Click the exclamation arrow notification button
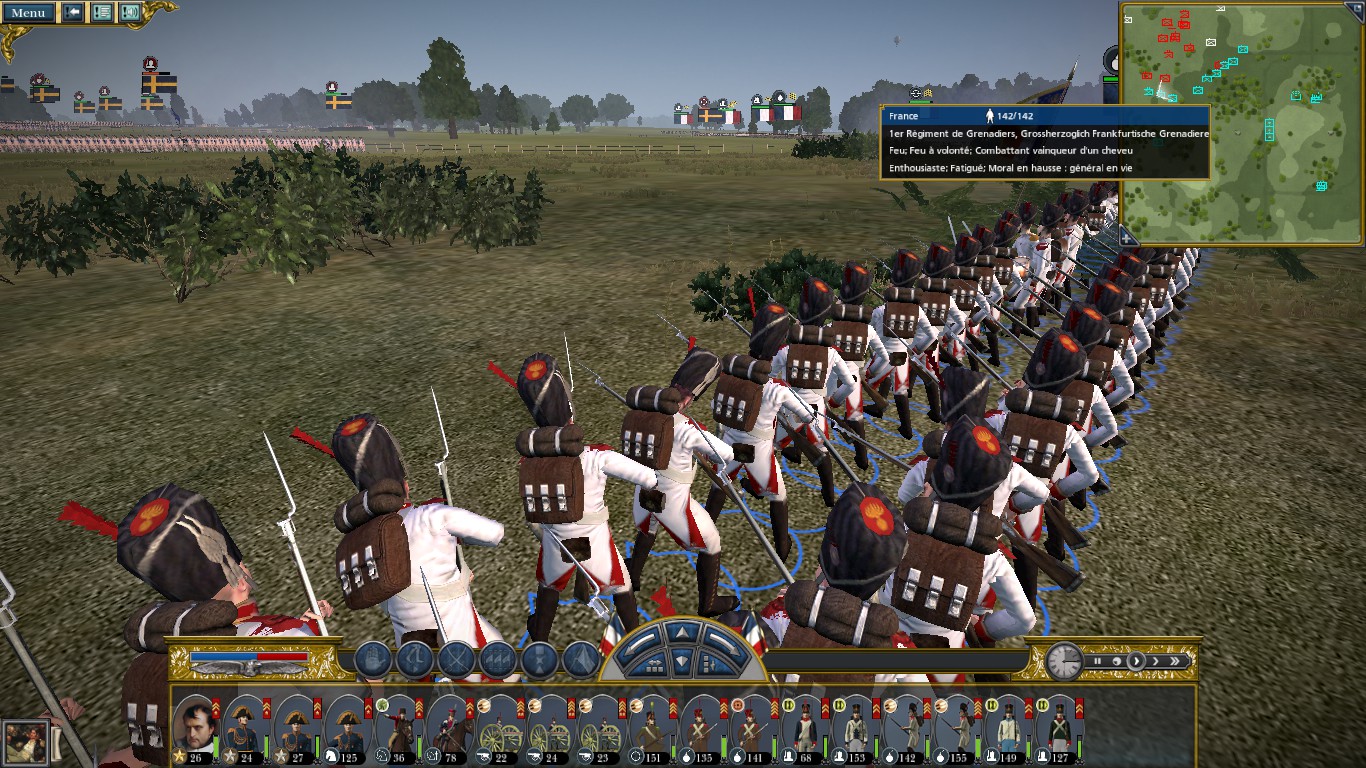This screenshot has height=768, width=1366. (x=73, y=13)
